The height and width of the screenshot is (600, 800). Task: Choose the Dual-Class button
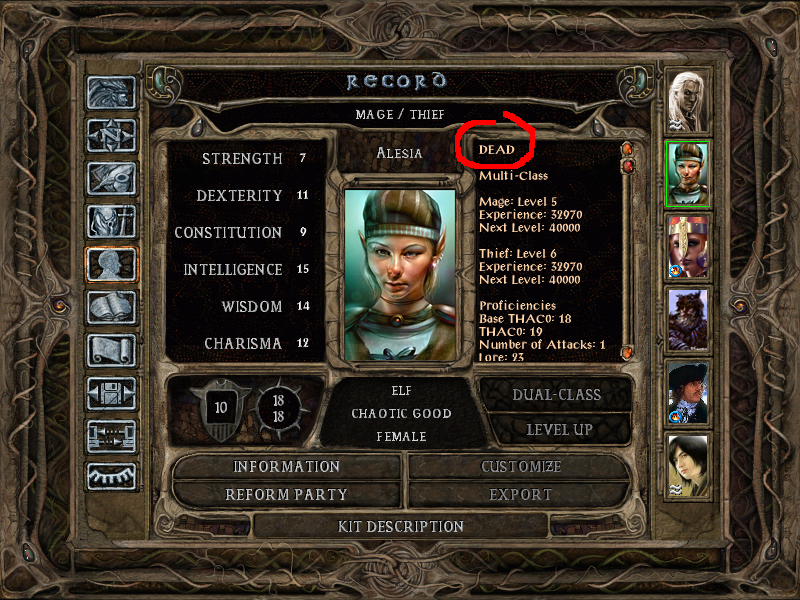pyautogui.click(x=556, y=394)
